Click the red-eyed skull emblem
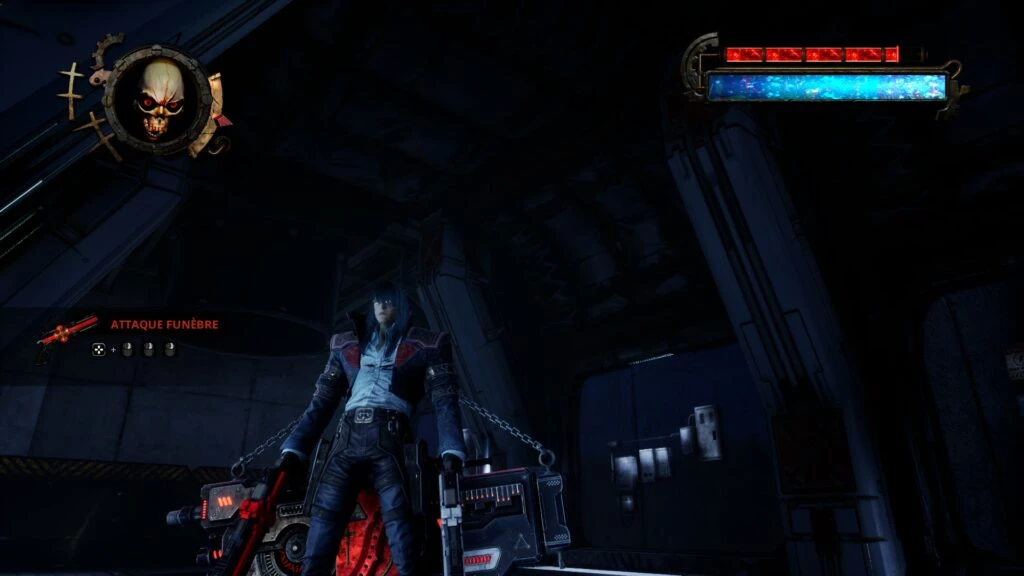 pos(160,98)
